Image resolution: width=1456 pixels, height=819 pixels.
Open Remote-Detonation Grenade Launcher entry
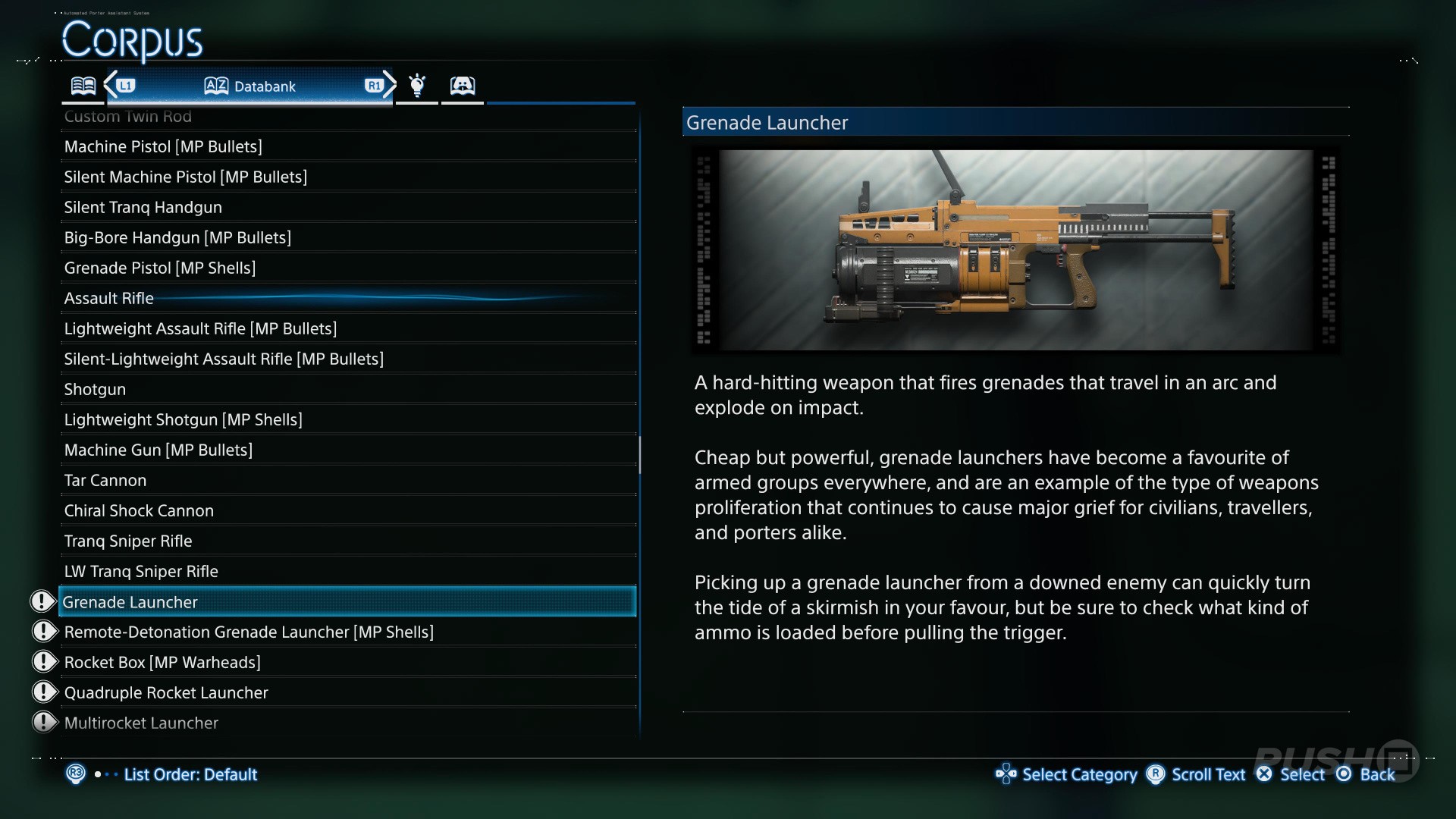pos(249,632)
